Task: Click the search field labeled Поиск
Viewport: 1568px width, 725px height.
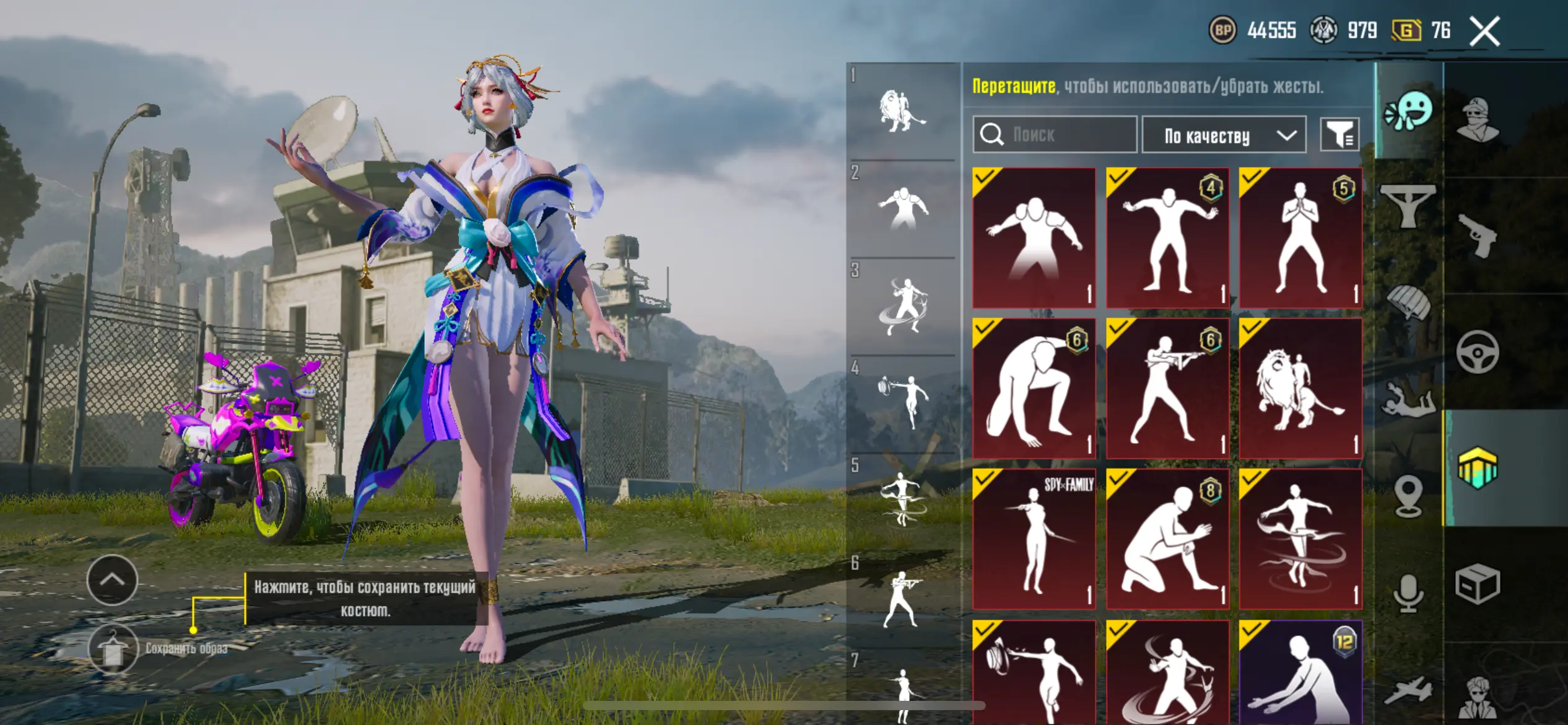Action: pos(1055,134)
